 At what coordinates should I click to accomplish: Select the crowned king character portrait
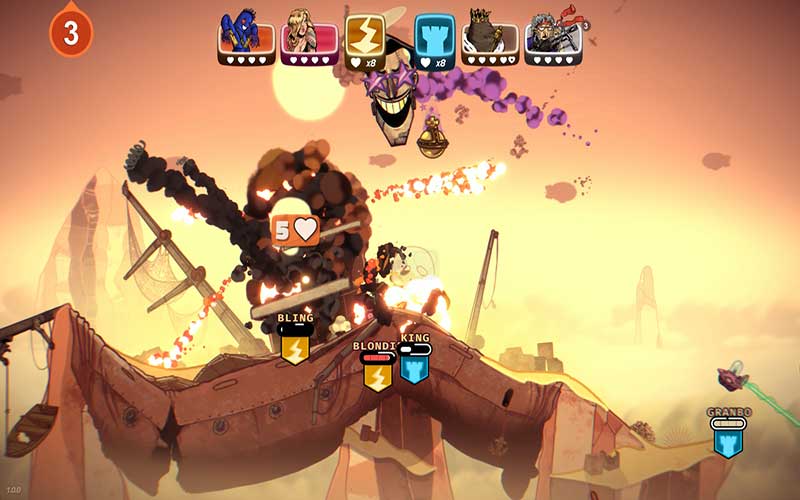(x=489, y=37)
